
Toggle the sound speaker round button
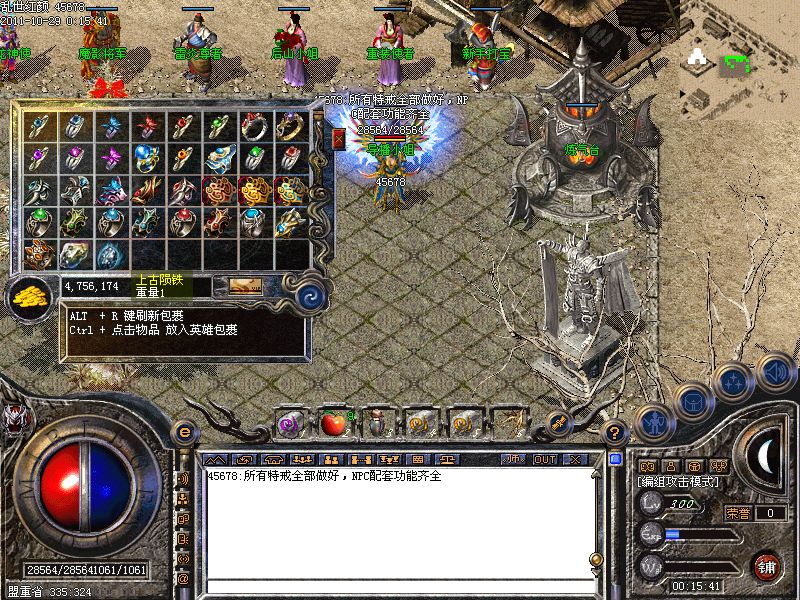click(x=776, y=373)
